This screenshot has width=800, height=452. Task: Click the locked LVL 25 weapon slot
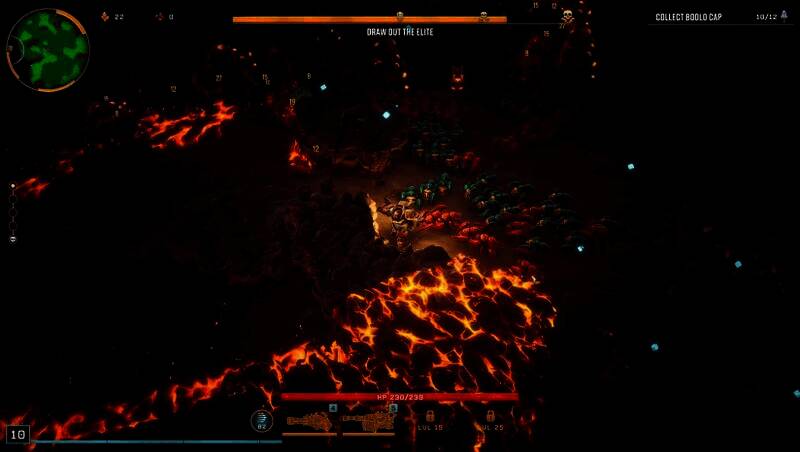click(489, 418)
